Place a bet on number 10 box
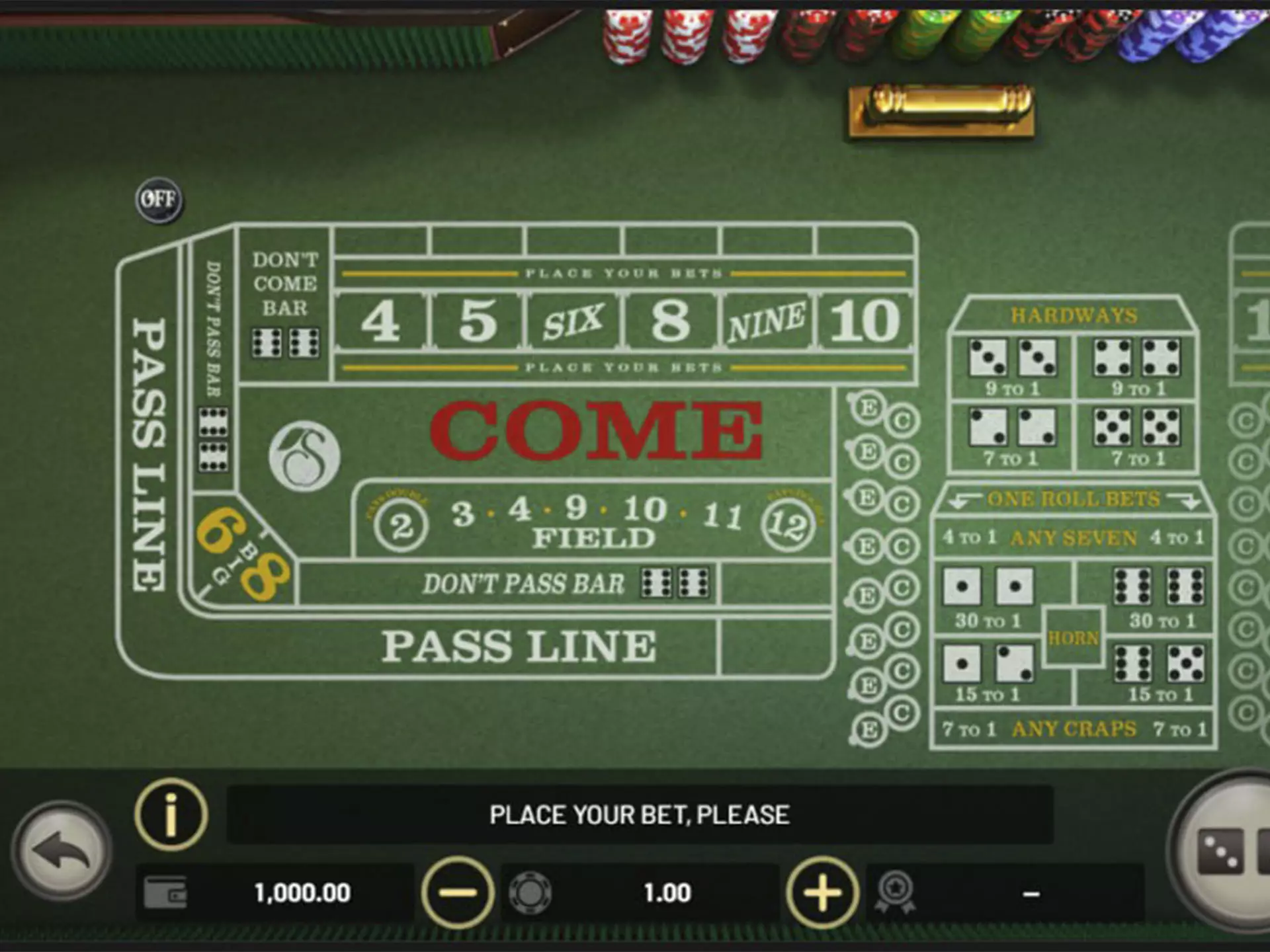The width and height of the screenshot is (1270, 952). [865, 321]
